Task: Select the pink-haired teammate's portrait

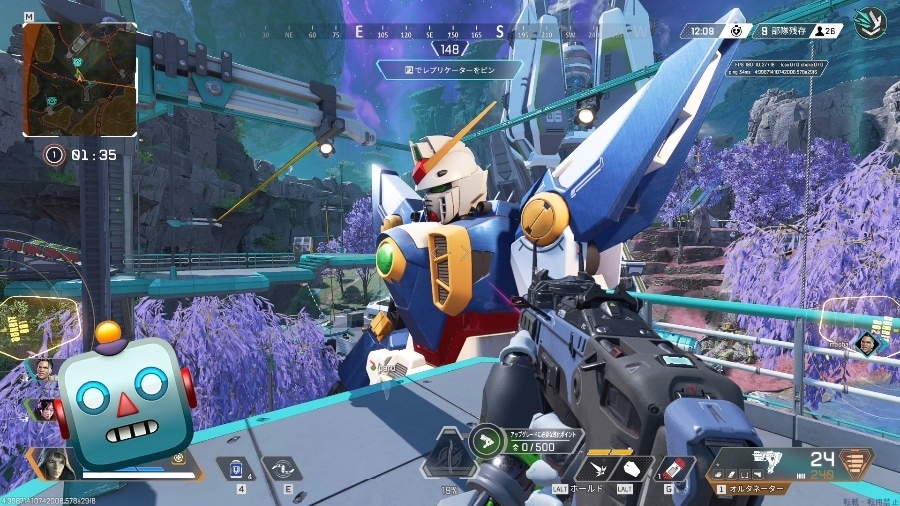Action: click(x=45, y=408)
